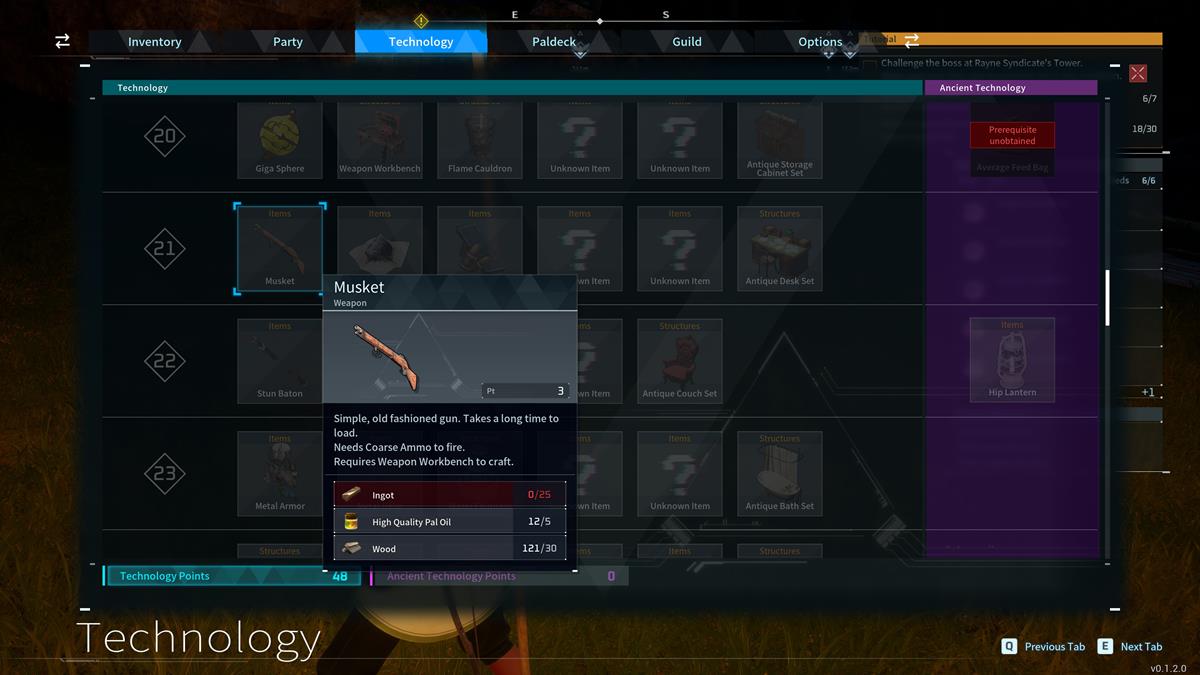Select the Musket technology tile
This screenshot has width=1200, height=675.
(x=280, y=248)
